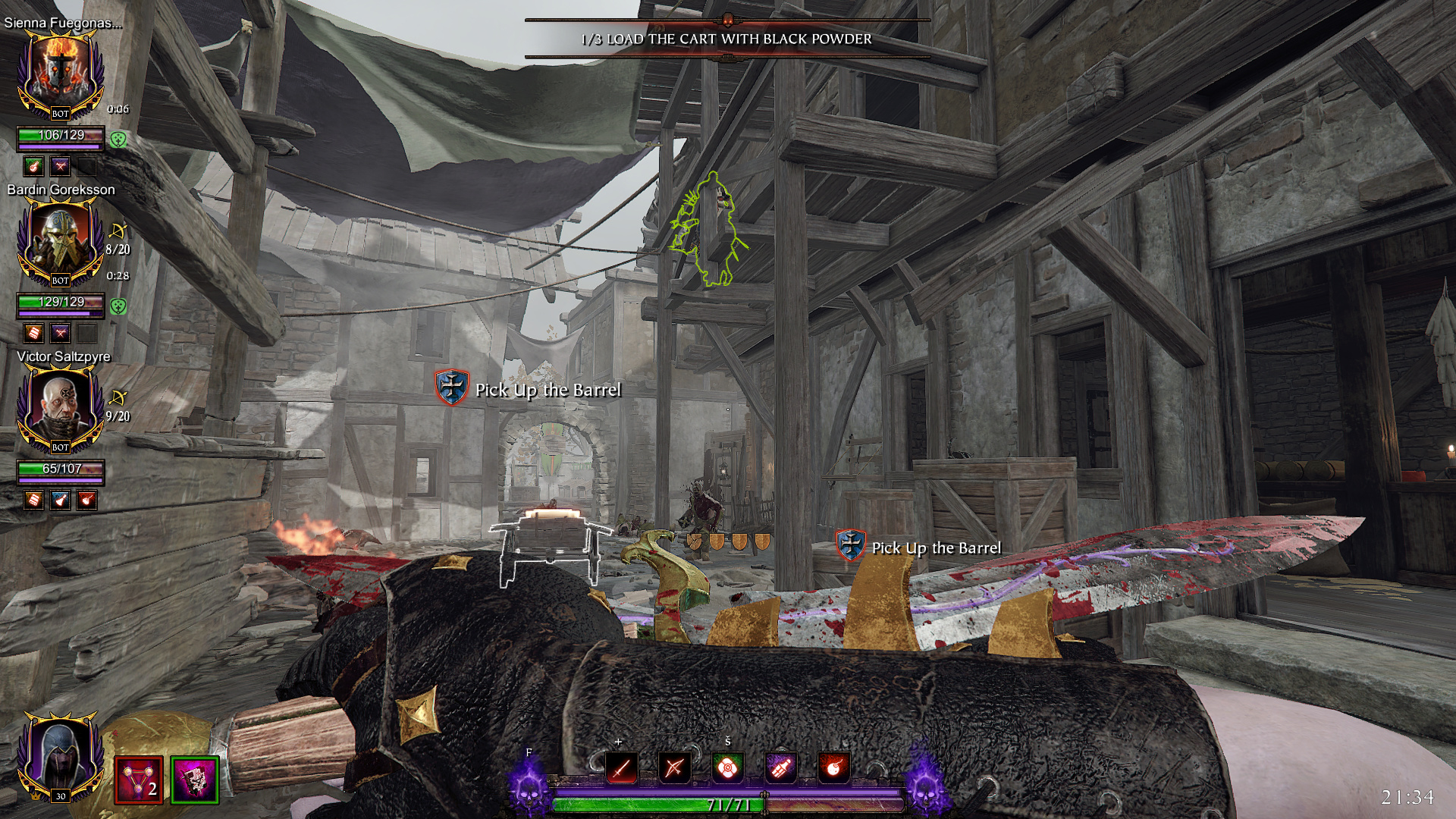This screenshot has width=1456, height=819.
Task: Activate the purple skull career ability icon
Action: pyautogui.click(x=529, y=785)
